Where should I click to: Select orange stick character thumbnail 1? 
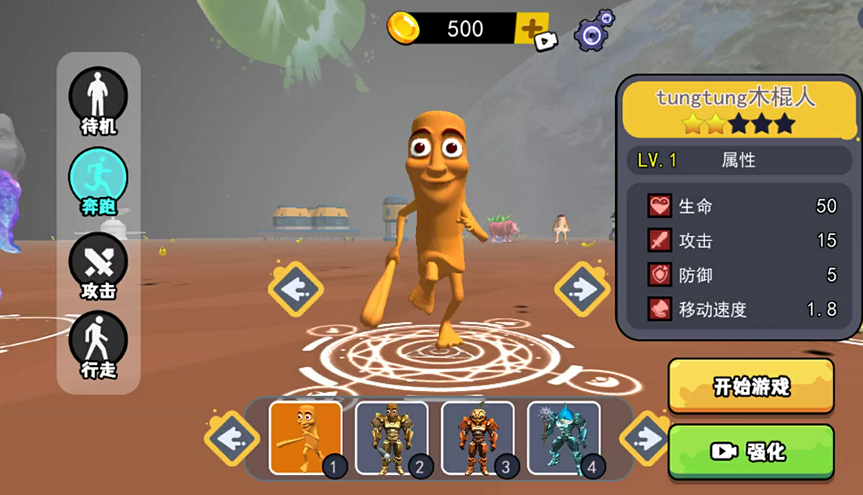click(x=306, y=437)
